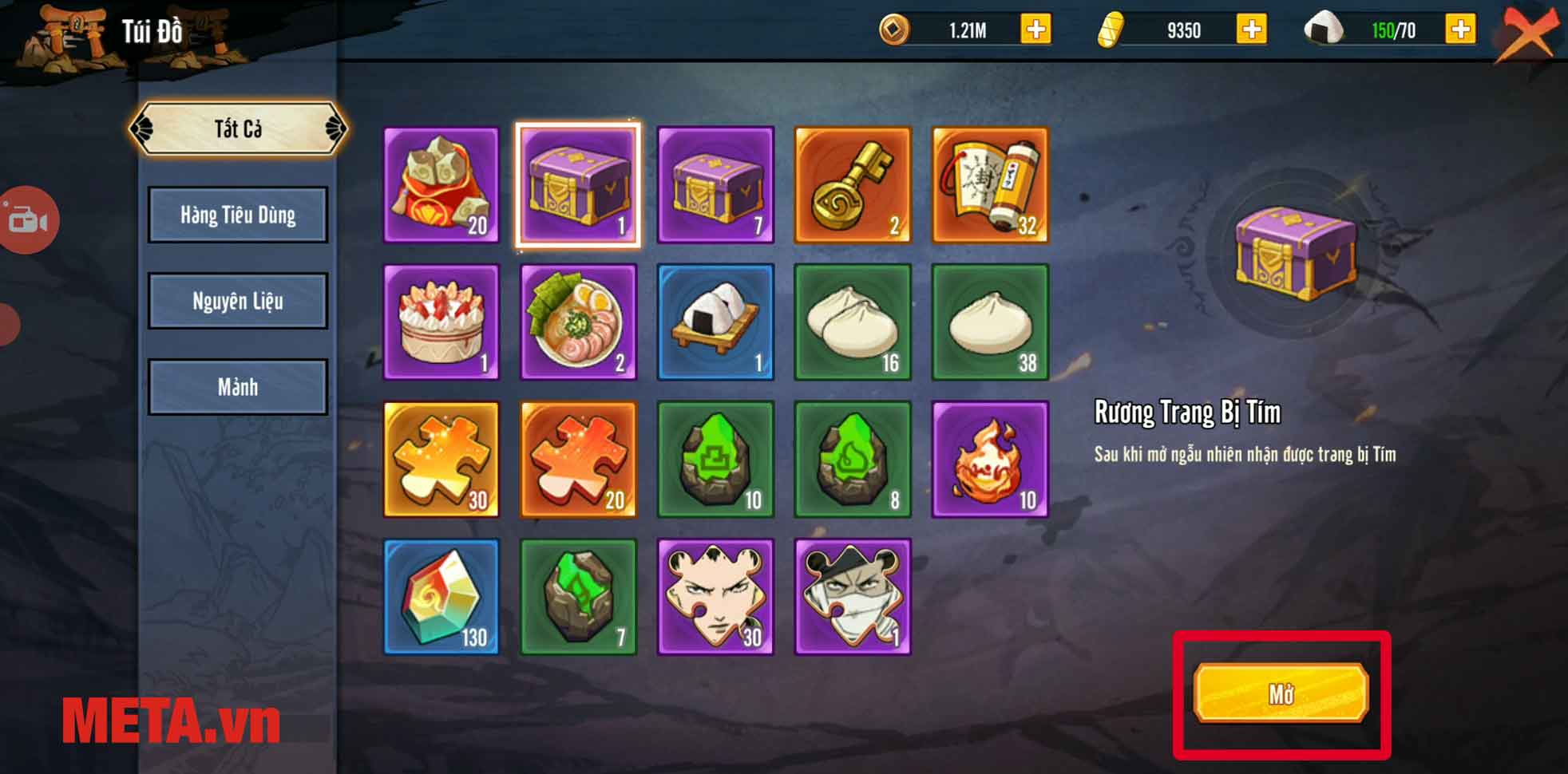Image resolution: width=1568 pixels, height=774 pixels.
Task: Add more coins with the plus button
Action: [1035, 30]
